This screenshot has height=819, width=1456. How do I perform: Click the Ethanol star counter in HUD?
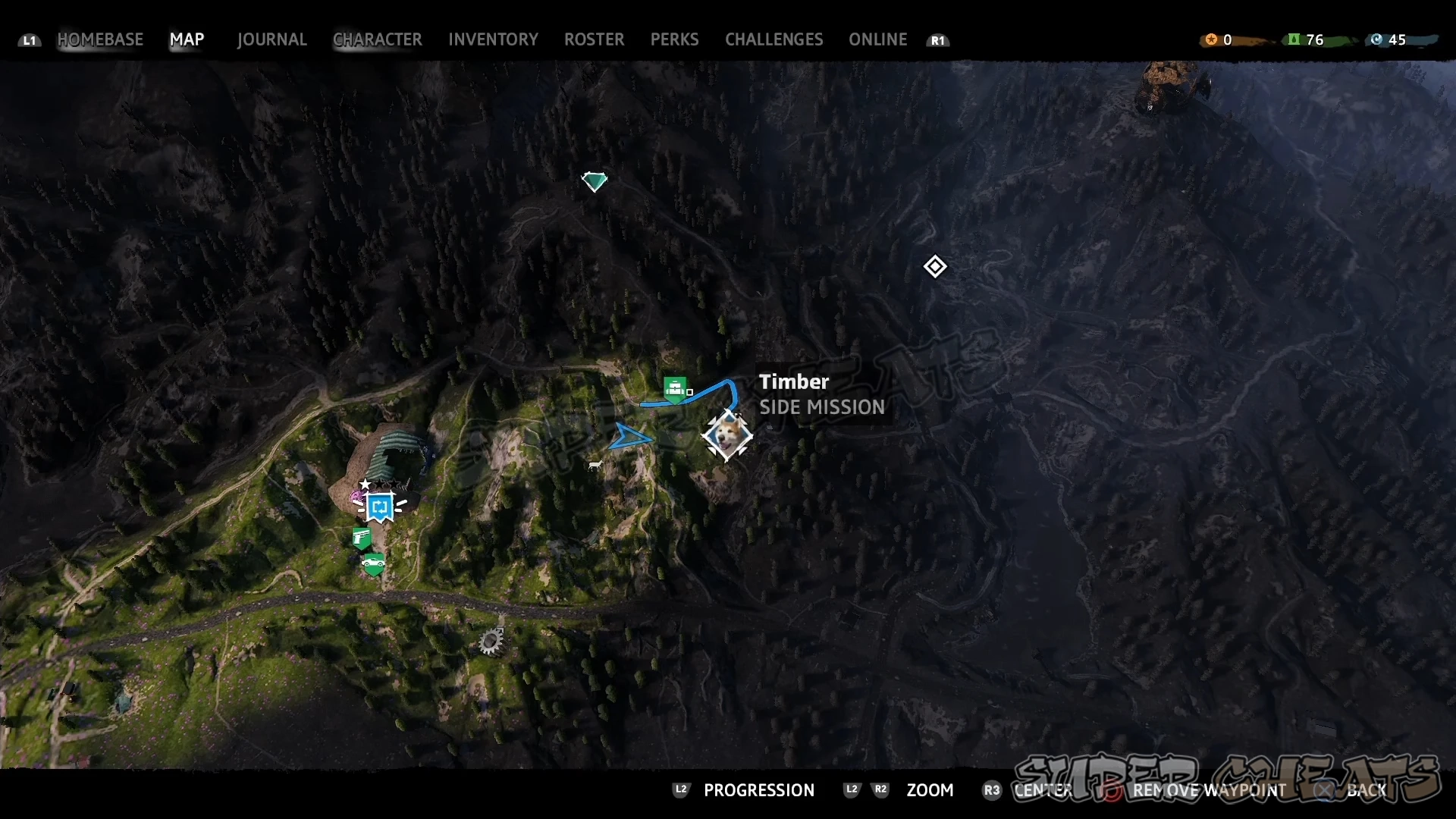[x=1212, y=39]
